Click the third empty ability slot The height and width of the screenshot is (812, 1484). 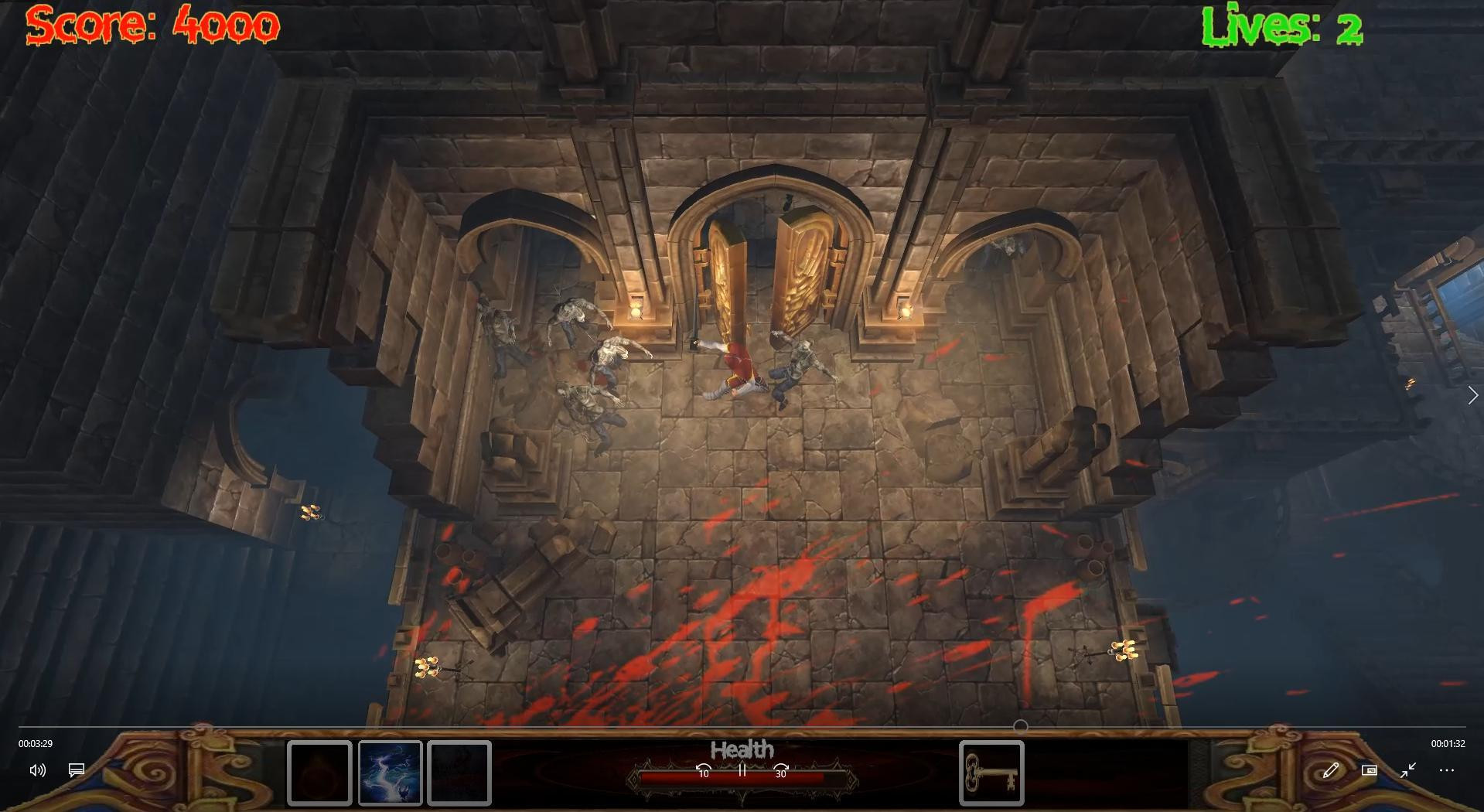459,773
